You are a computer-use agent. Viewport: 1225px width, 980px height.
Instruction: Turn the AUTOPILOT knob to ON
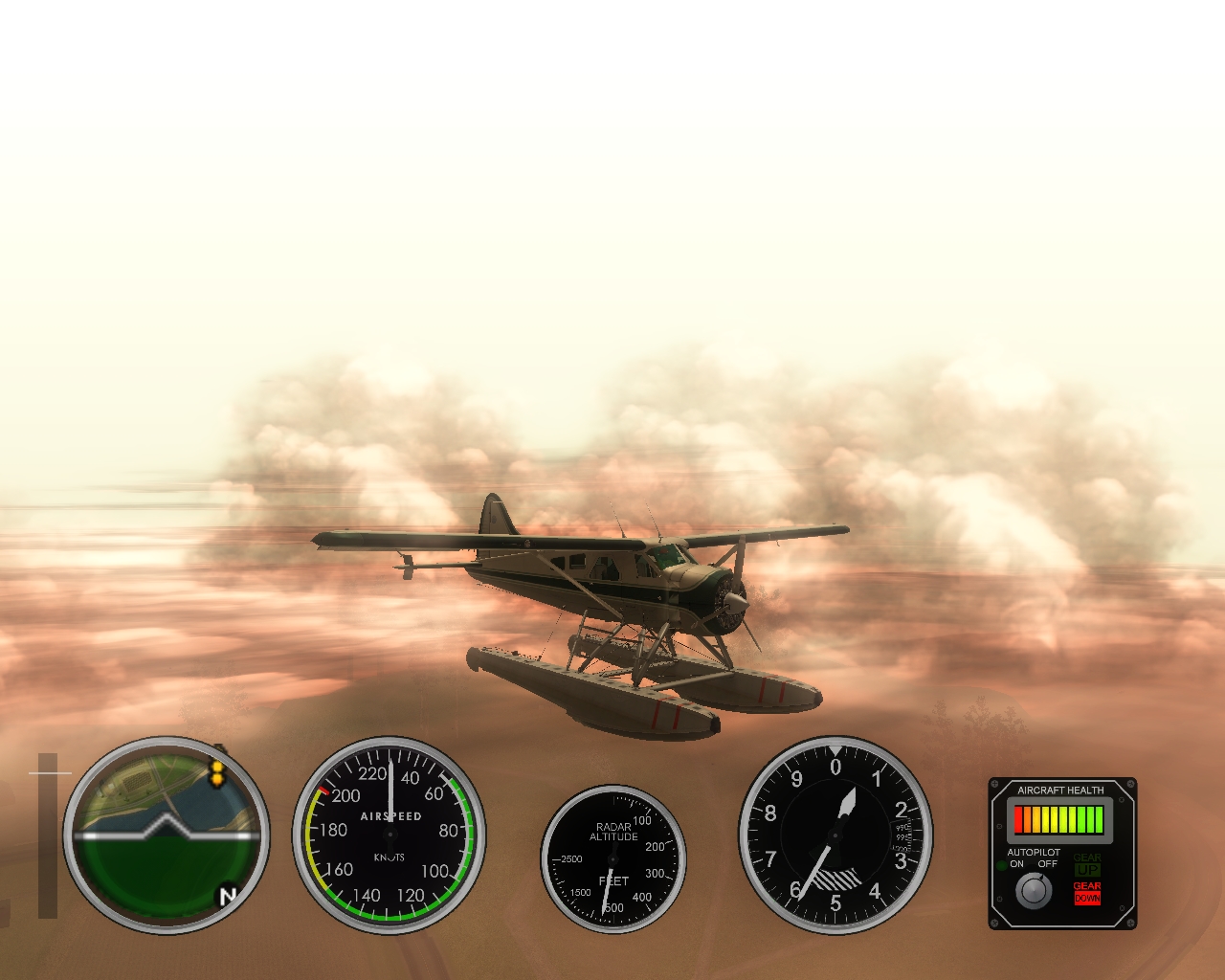(1016, 864)
